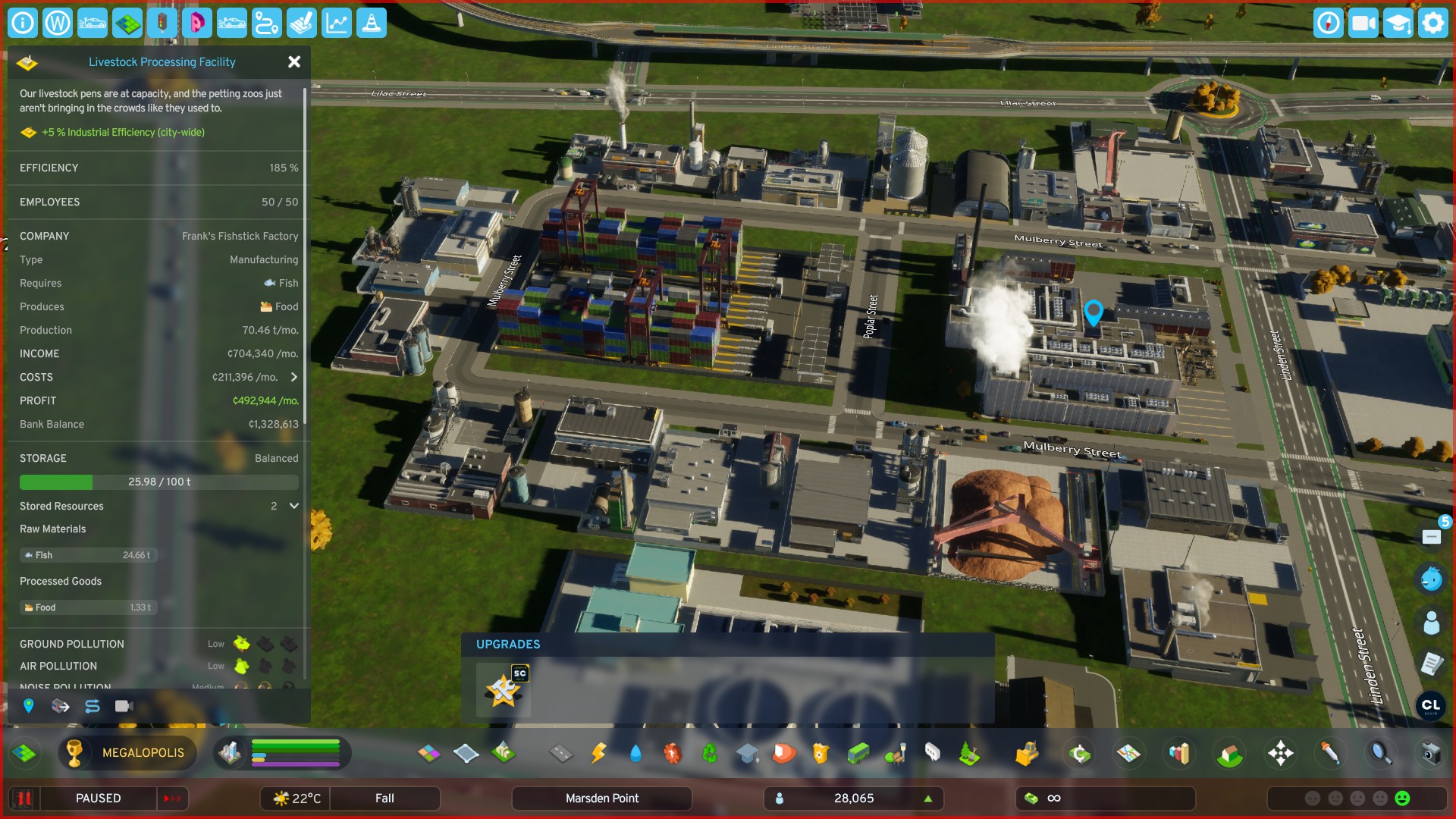Focus camera on building location pin
Image resolution: width=1456 pixels, height=819 pixels.
coord(29,706)
